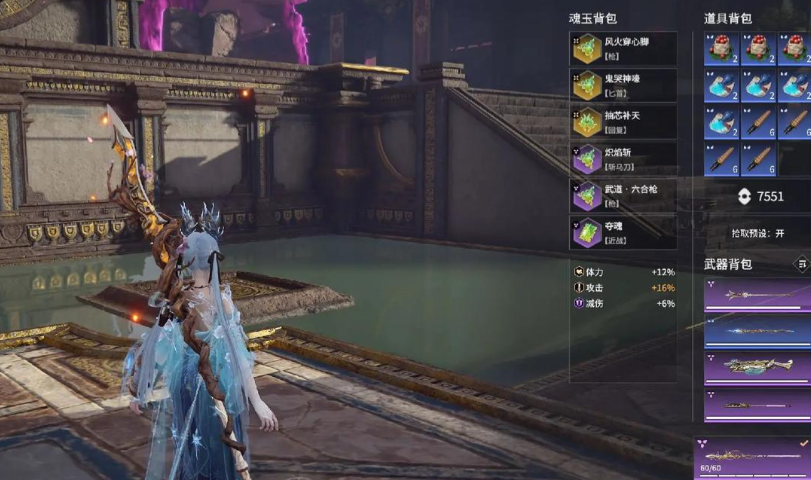
Task: Sort the weapon bag with the sort icon
Action: 801,264
